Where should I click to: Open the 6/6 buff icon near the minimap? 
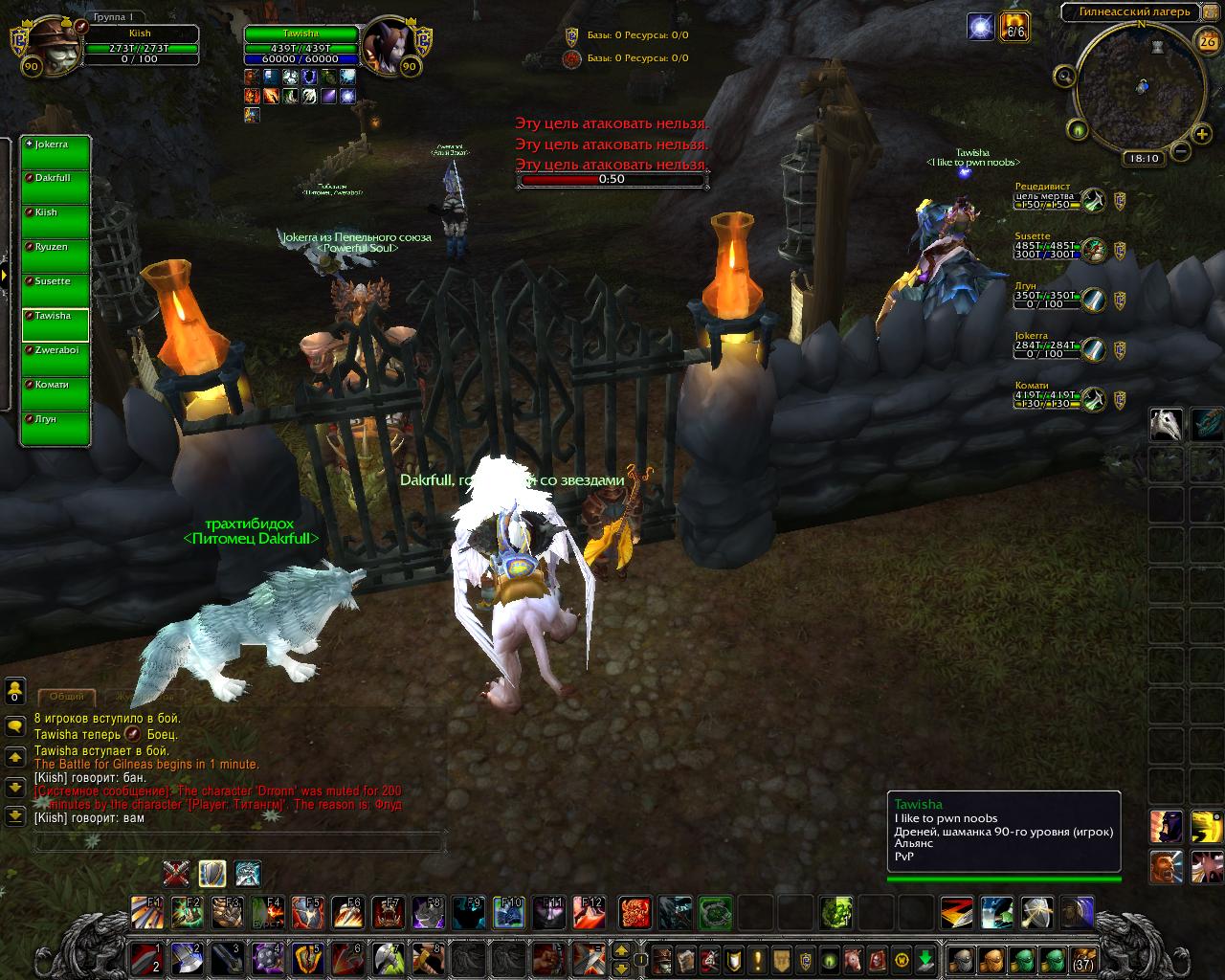click(x=1013, y=27)
